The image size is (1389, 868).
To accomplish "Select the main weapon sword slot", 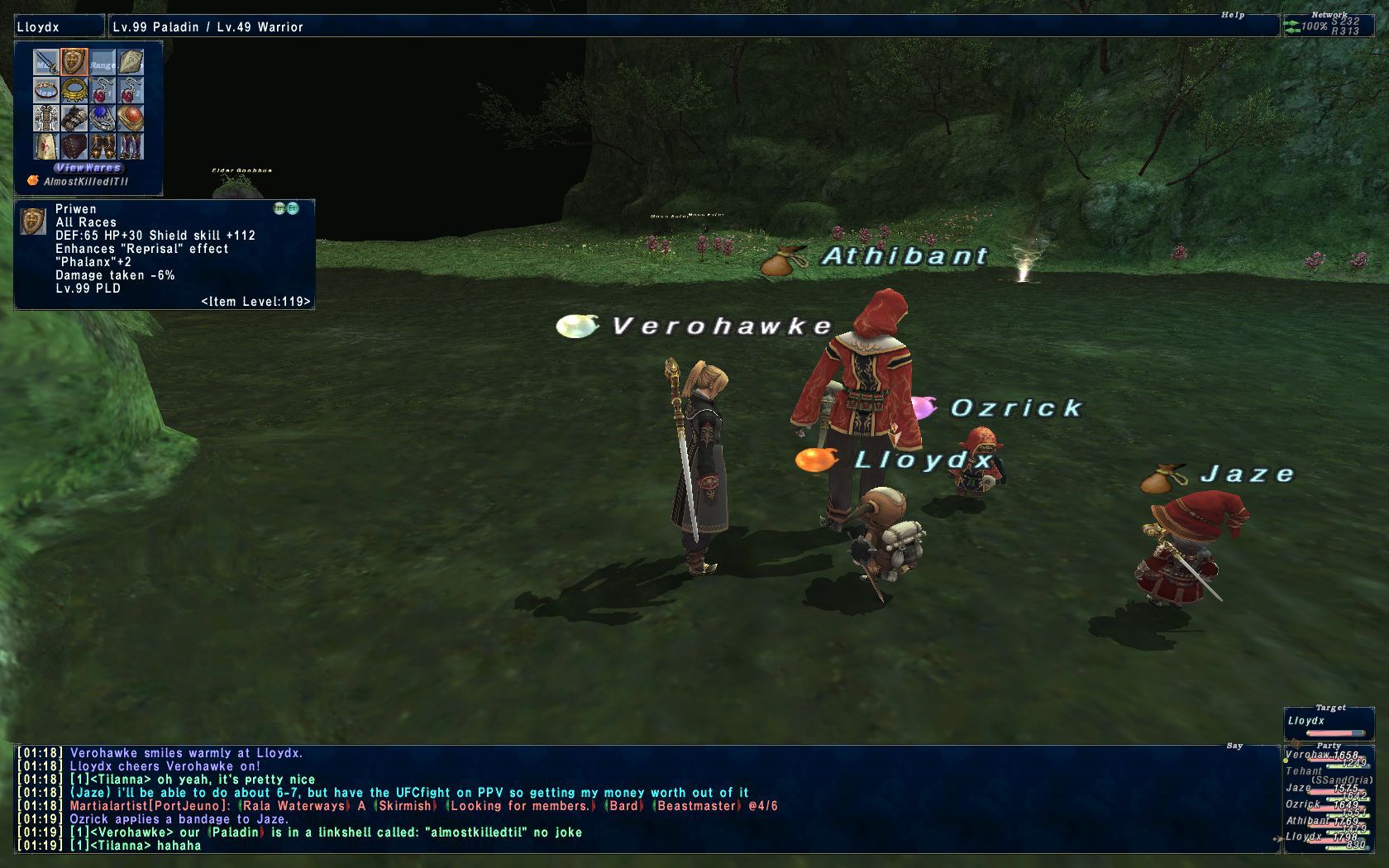I will pos(46,62).
